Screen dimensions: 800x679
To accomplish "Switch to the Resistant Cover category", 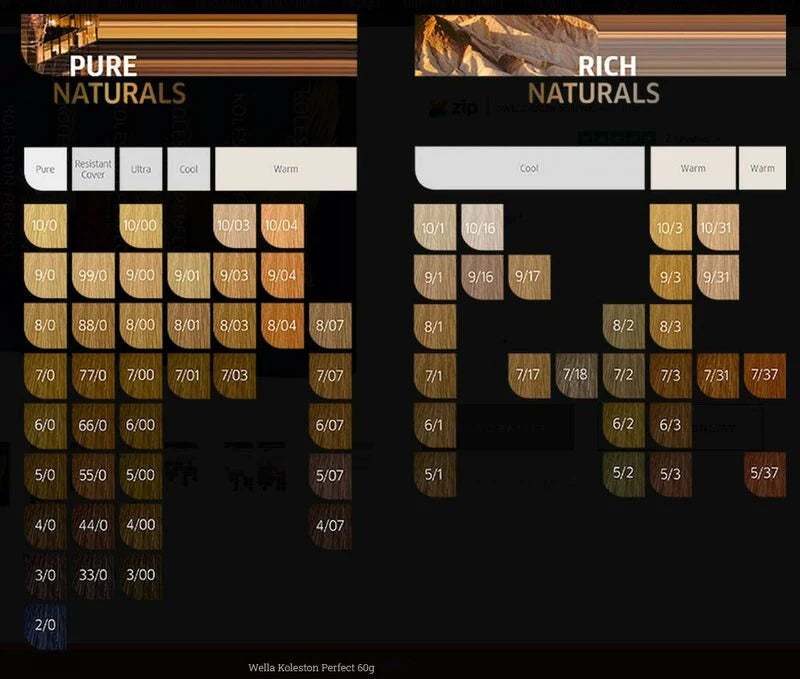I will (93, 169).
